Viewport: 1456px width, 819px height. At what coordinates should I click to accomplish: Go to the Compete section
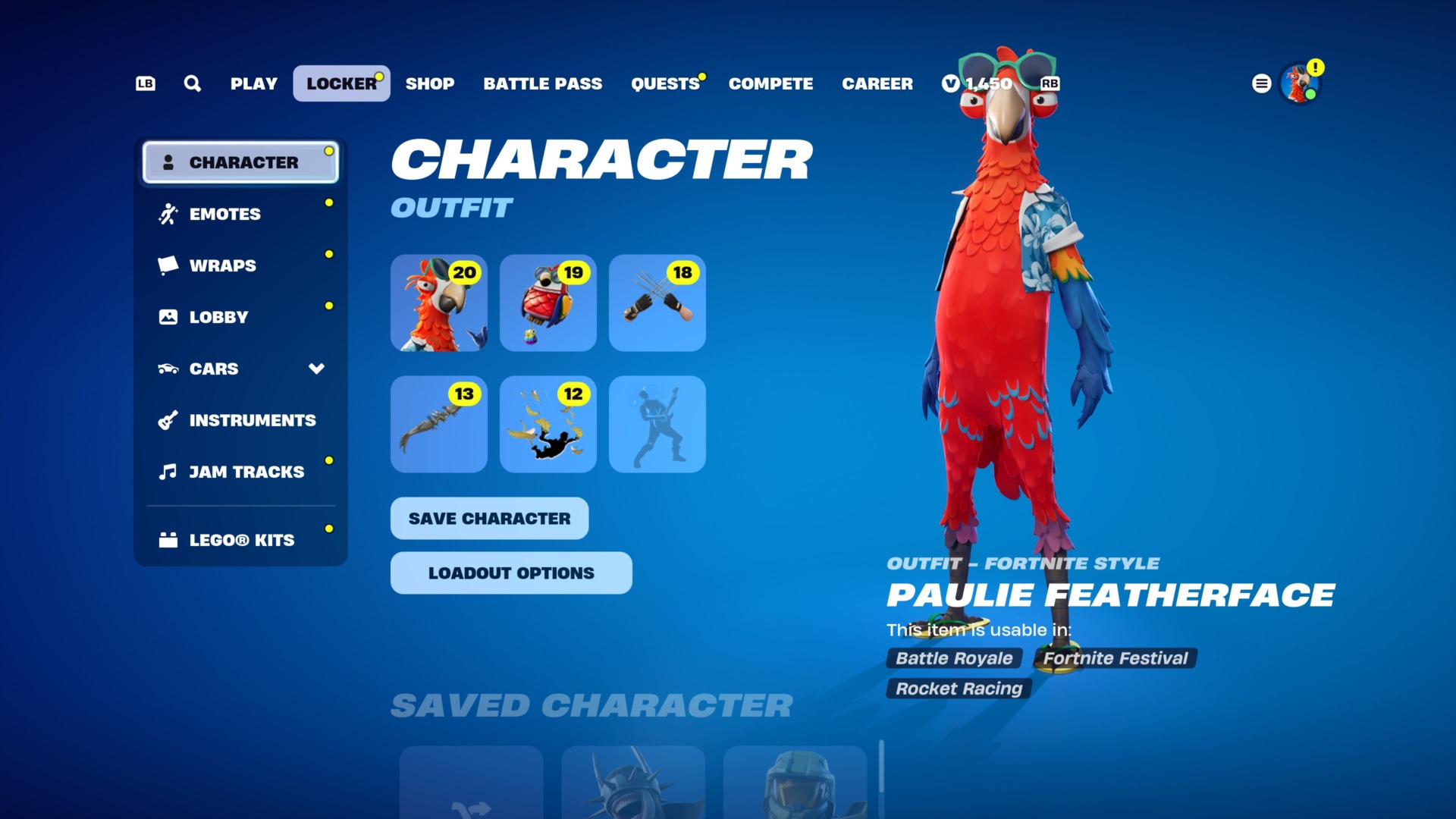click(770, 83)
